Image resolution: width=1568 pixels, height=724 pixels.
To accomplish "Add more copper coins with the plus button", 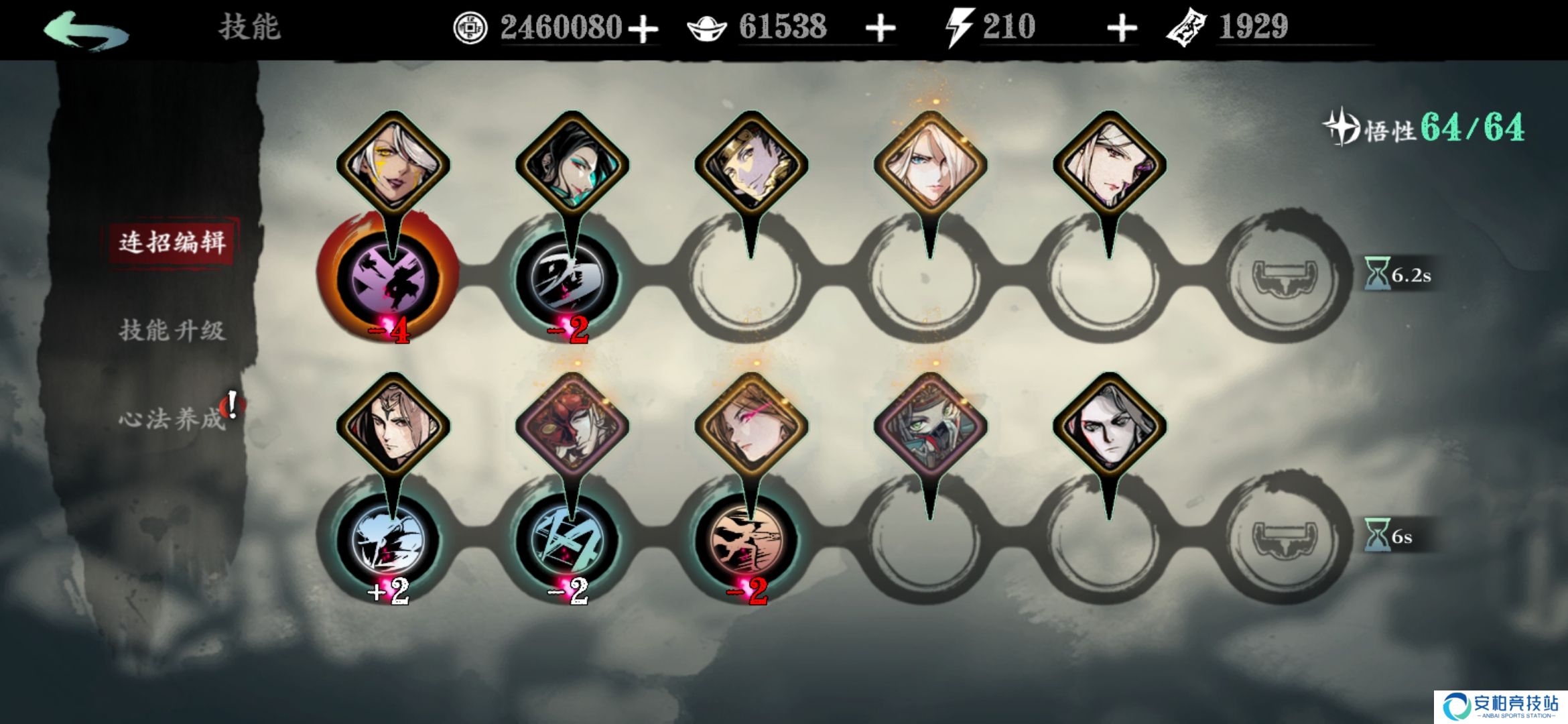I will (643, 29).
